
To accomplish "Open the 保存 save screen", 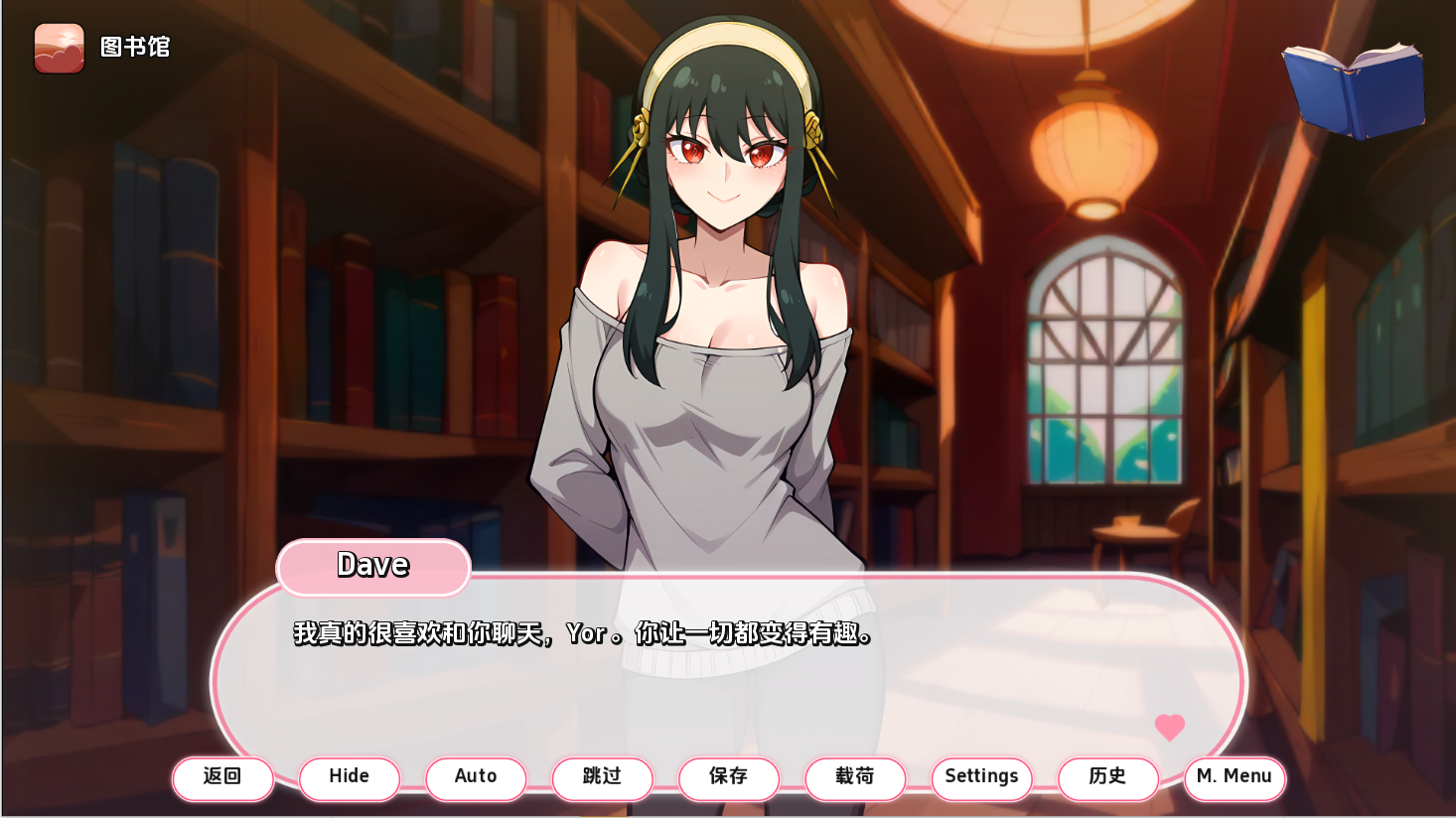I will (729, 778).
